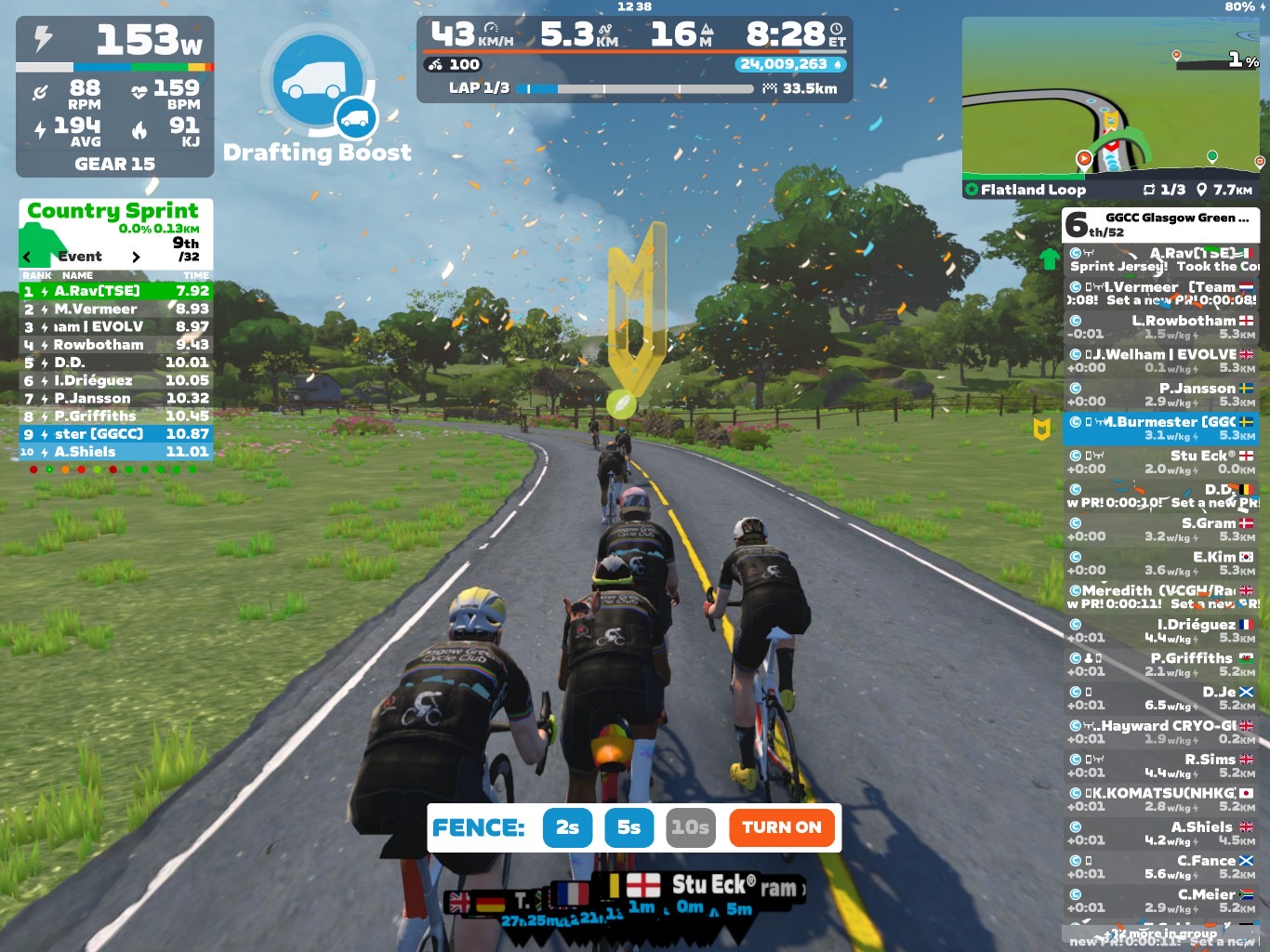Image resolution: width=1270 pixels, height=952 pixels.
Task: Click the orange TURN ON button
Action: pyautogui.click(x=781, y=827)
